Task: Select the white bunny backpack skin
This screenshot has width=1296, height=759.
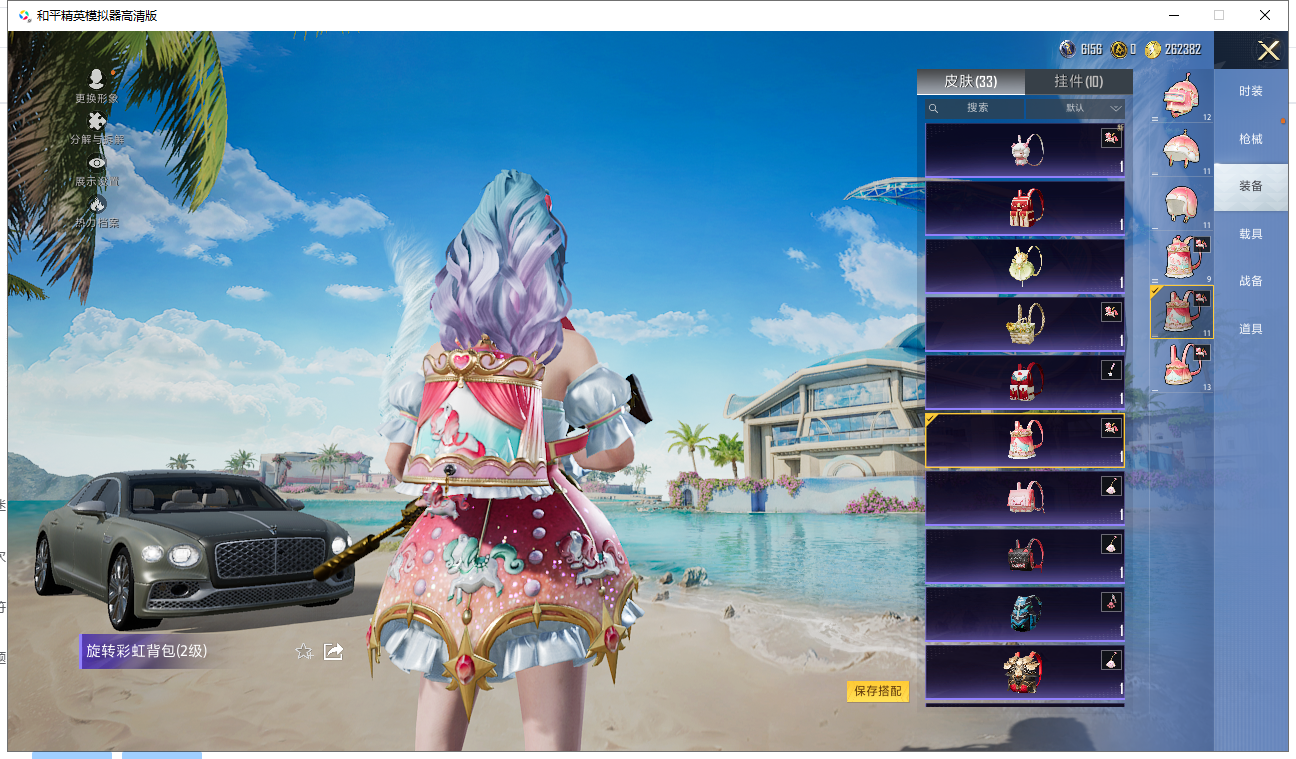Action: [x=1024, y=151]
